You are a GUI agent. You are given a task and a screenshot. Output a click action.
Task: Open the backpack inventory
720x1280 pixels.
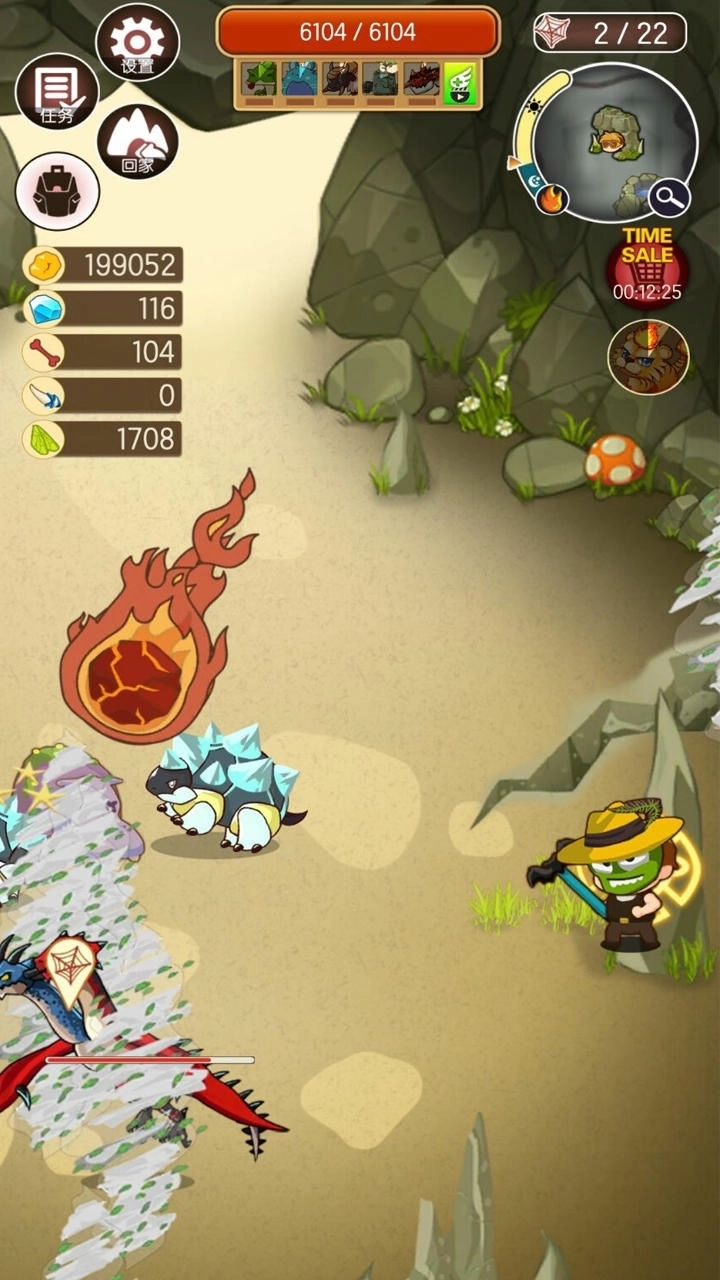pyautogui.click(x=57, y=191)
